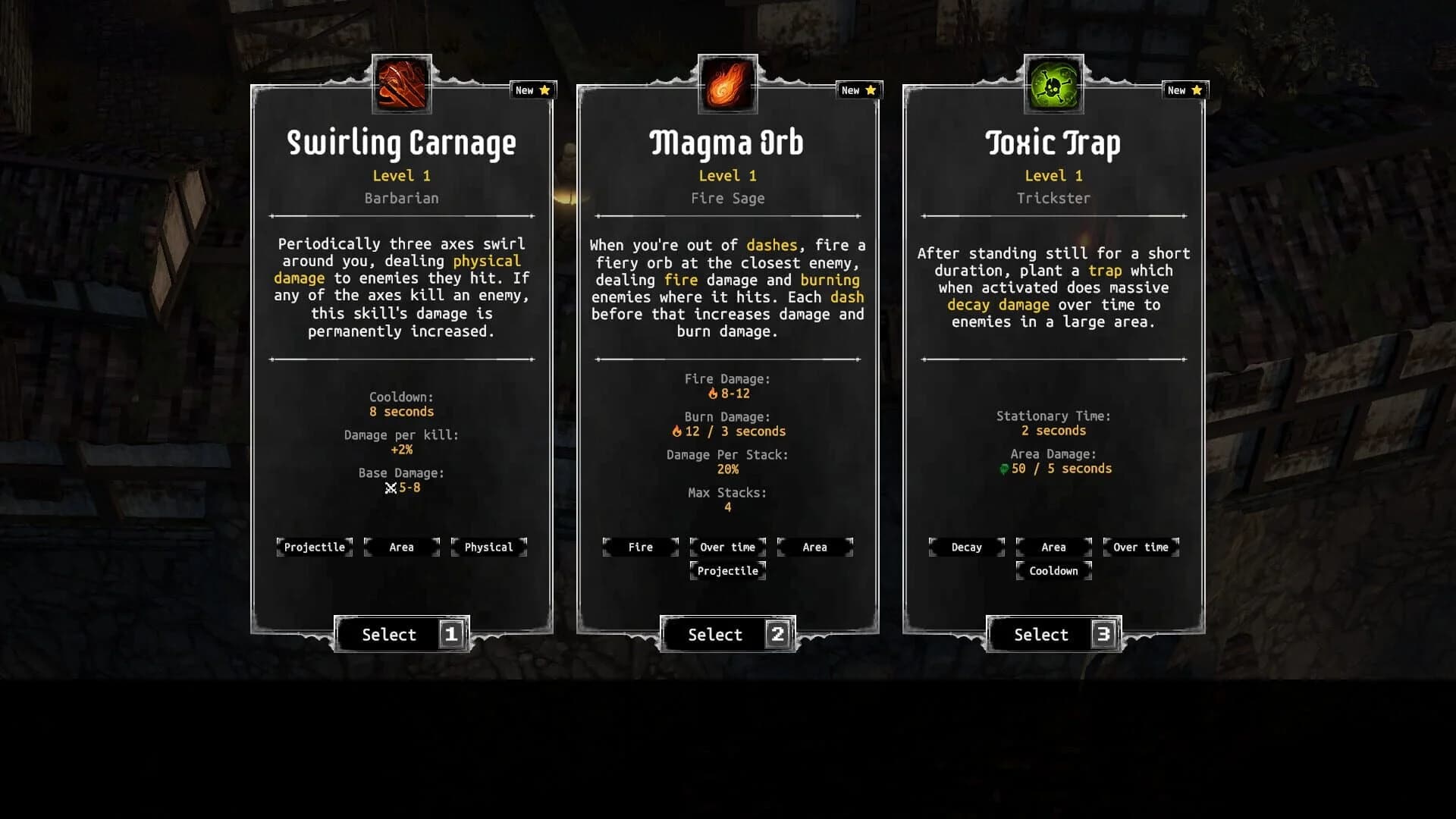The image size is (1456, 819).
Task: Click the decay icon next to Area Damage
Action: coord(1003,469)
